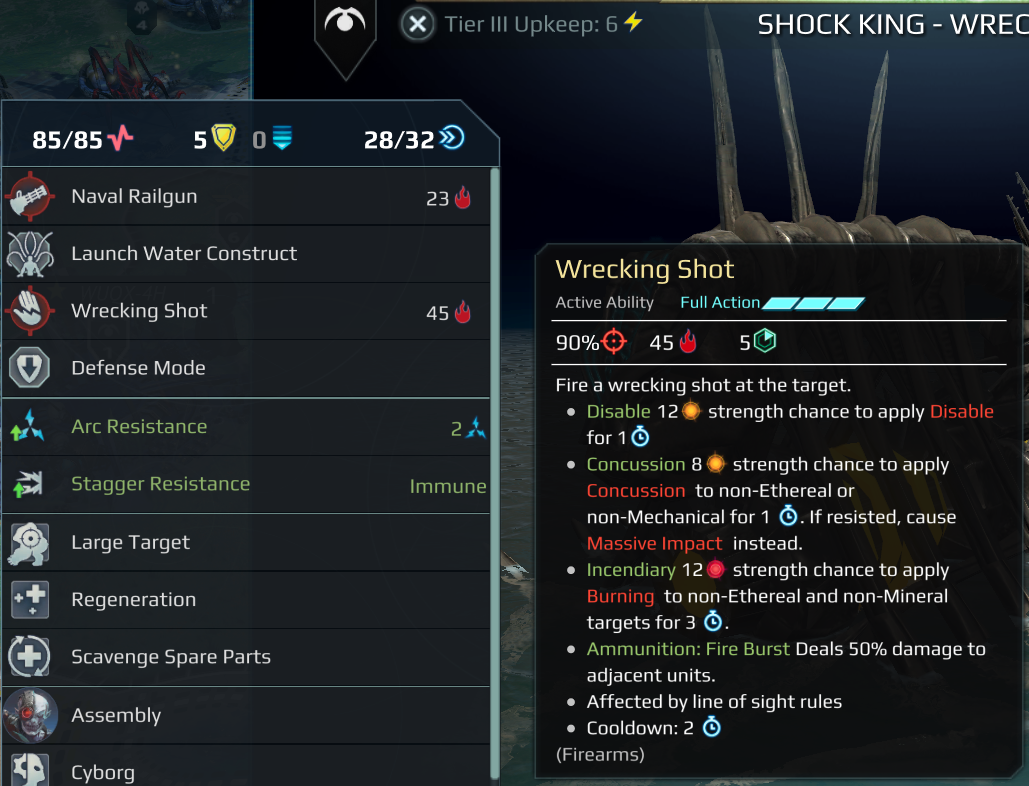The height and width of the screenshot is (786, 1029).
Task: Show the Large Target trait
Action: coord(240,543)
